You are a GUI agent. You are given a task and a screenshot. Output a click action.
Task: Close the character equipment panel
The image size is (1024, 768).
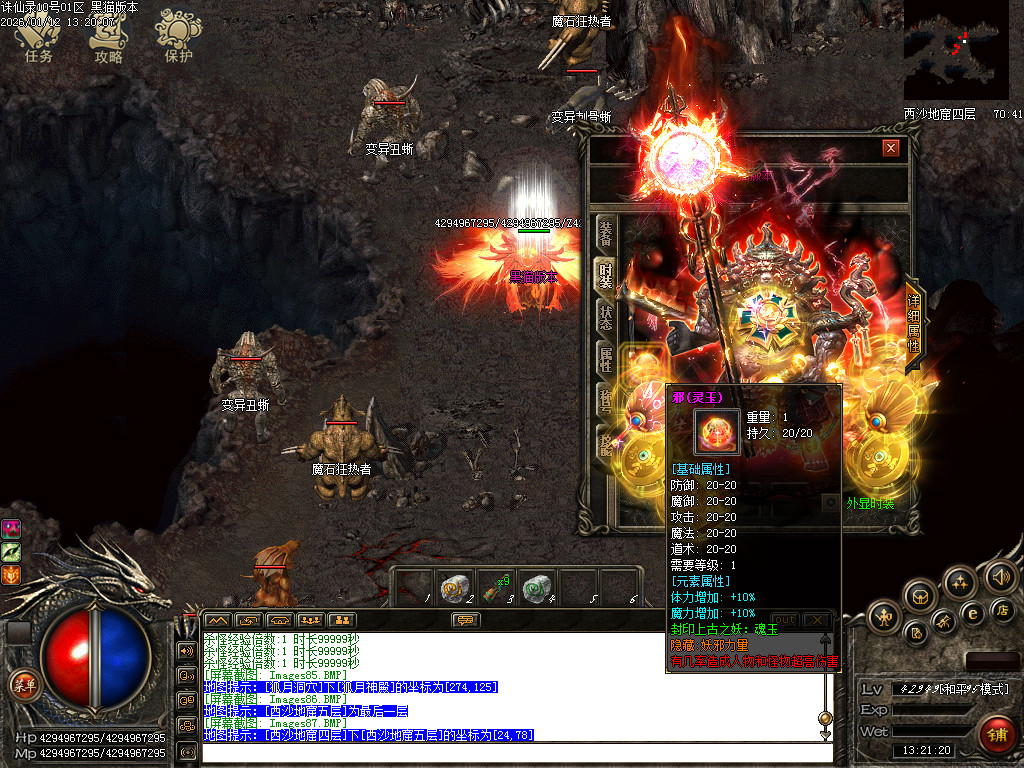(x=890, y=148)
